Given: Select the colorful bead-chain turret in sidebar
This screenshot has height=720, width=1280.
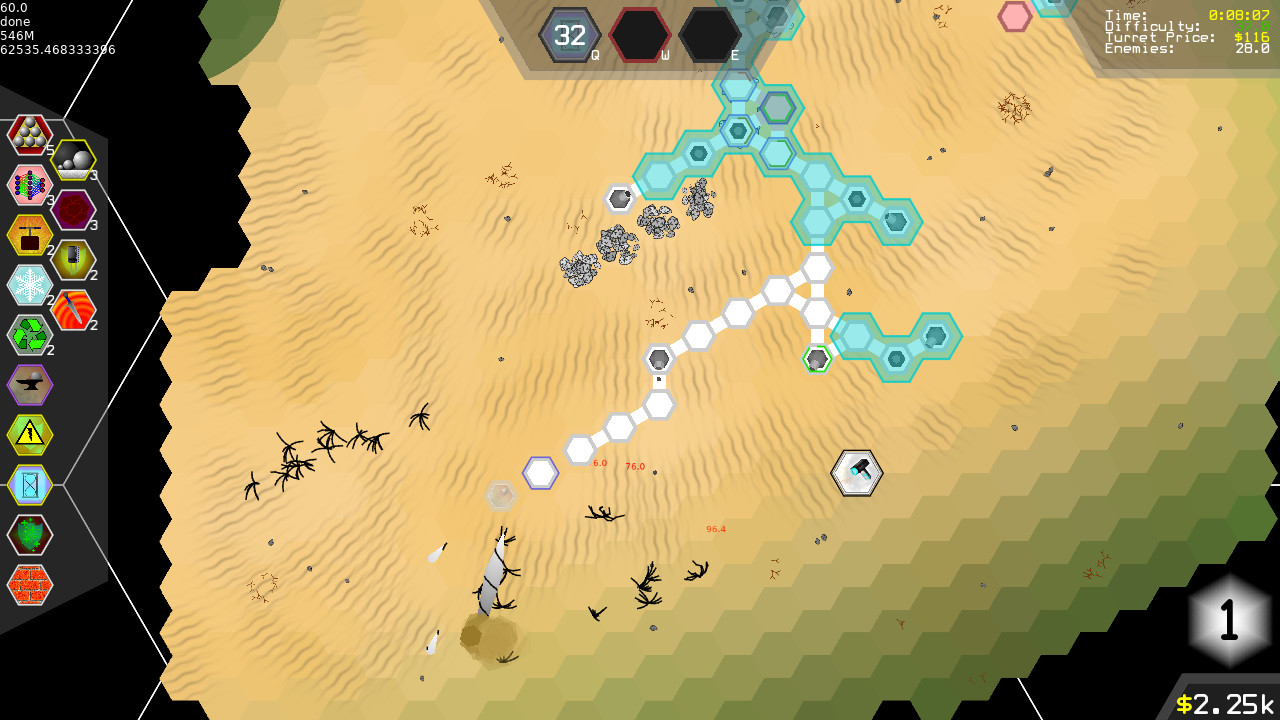Looking at the screenshot, I should (30, 184).
